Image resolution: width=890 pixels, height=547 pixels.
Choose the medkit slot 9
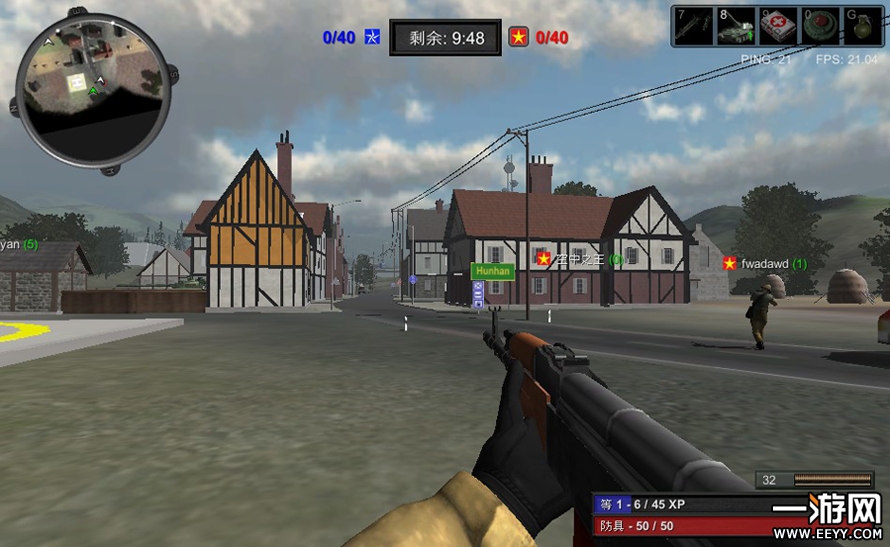click(778, 26)
